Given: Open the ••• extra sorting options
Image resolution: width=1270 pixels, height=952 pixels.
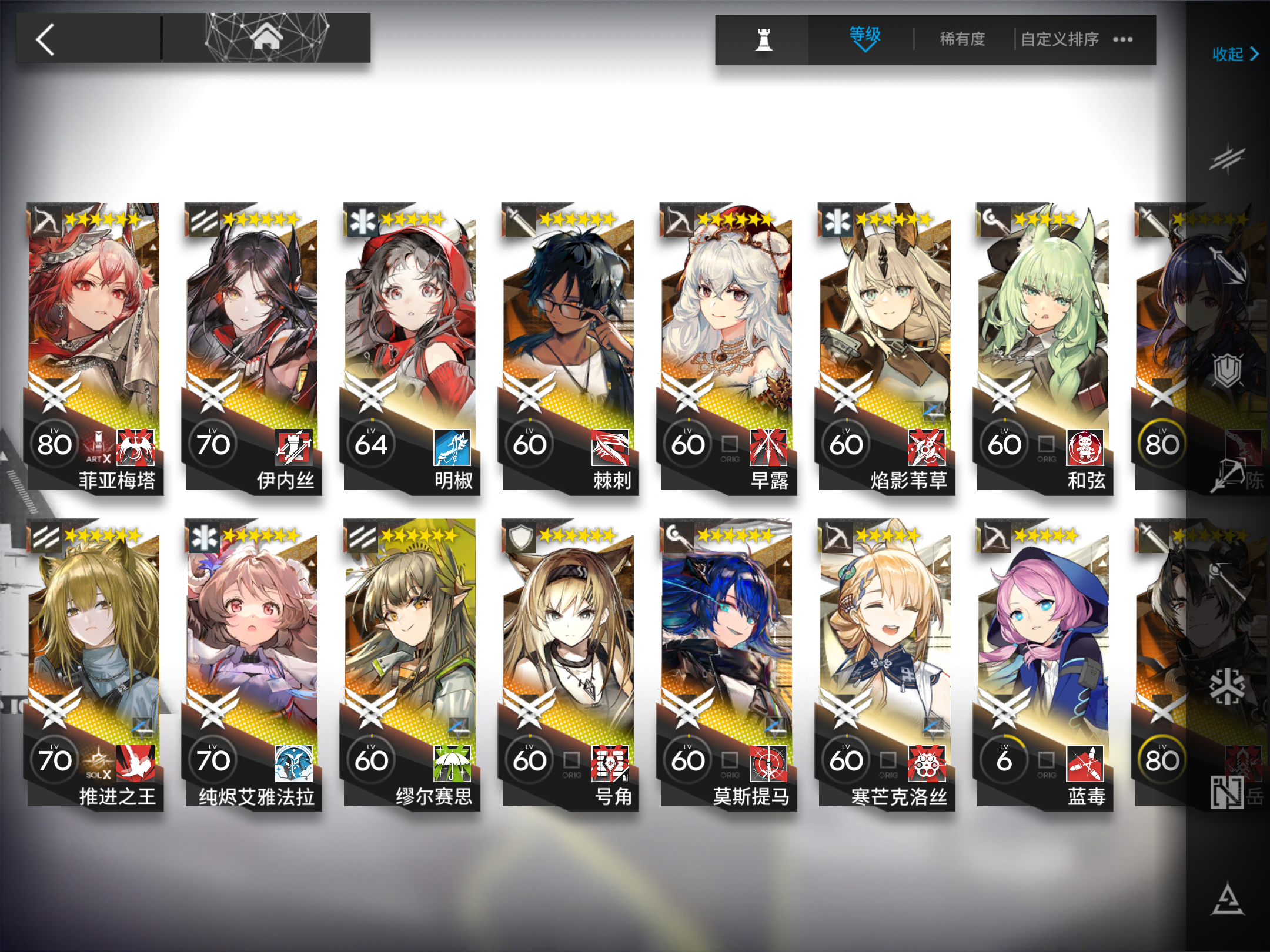Looking at the screenshot, I should point(1124,39).
